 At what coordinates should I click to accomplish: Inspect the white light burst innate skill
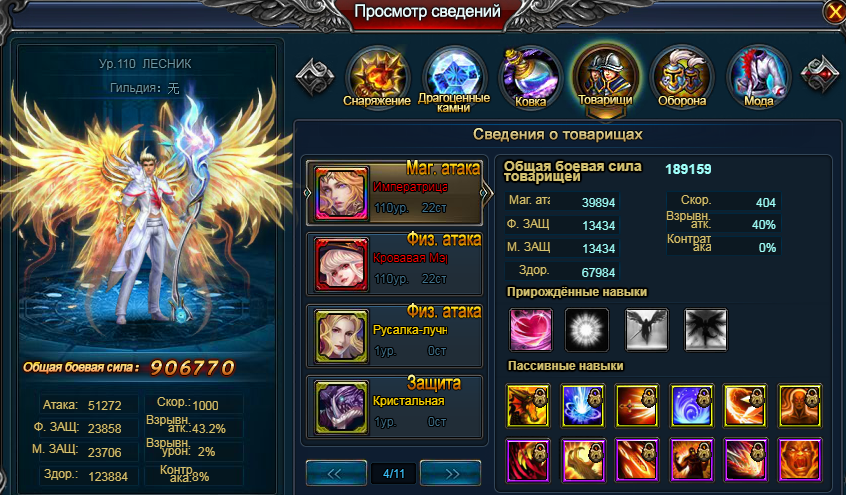[x=587, y=329]
